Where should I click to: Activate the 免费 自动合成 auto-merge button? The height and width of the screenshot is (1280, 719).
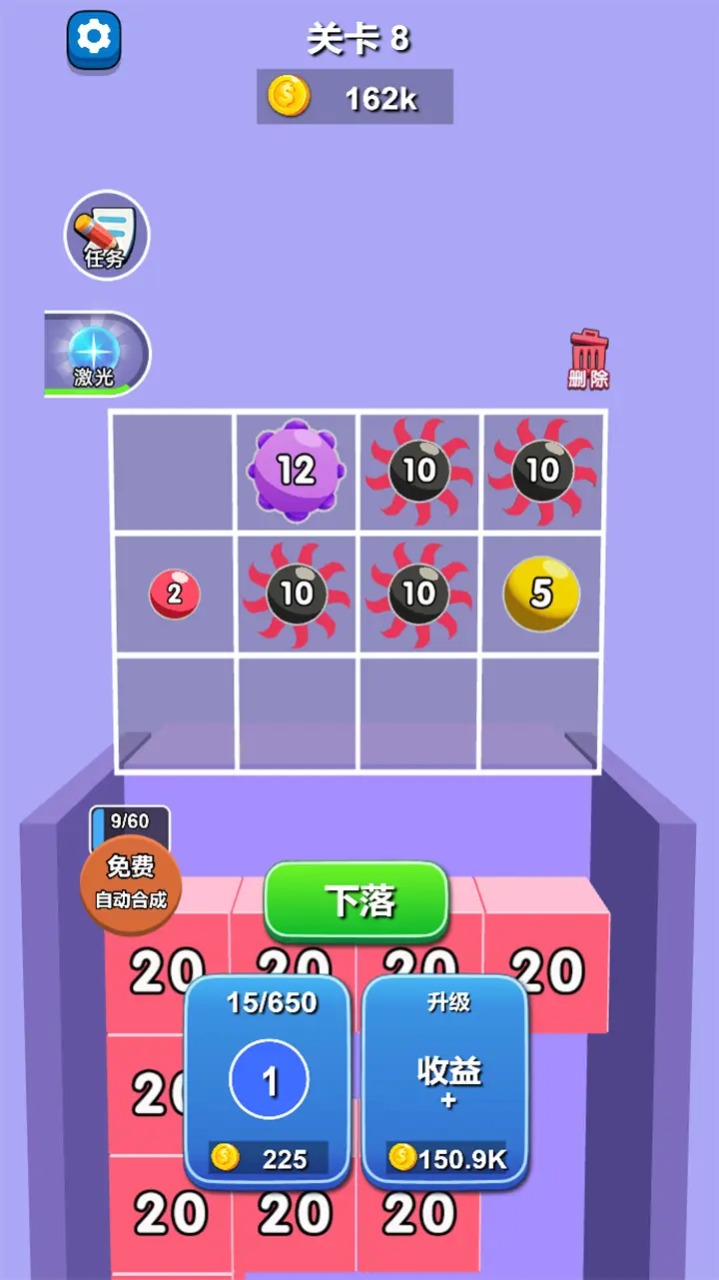click(131, 883)
